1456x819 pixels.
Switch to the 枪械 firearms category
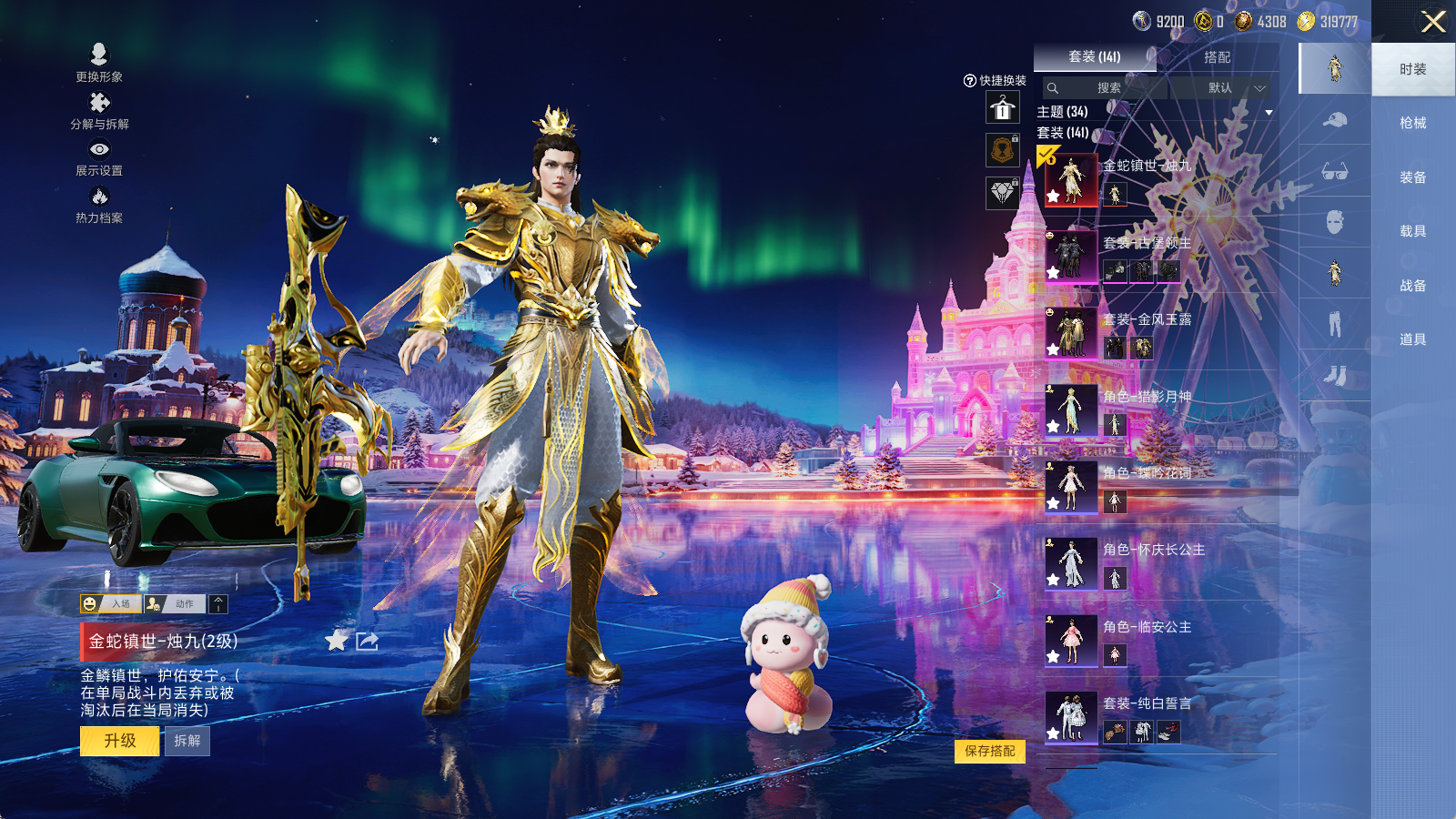(1412, 123)
